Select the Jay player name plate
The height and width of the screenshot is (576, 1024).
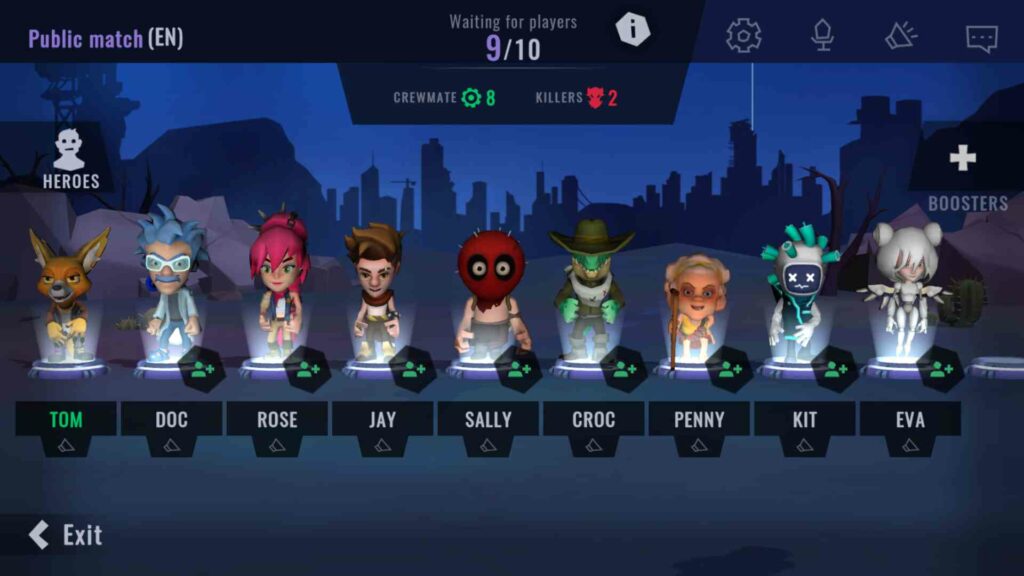382,419
